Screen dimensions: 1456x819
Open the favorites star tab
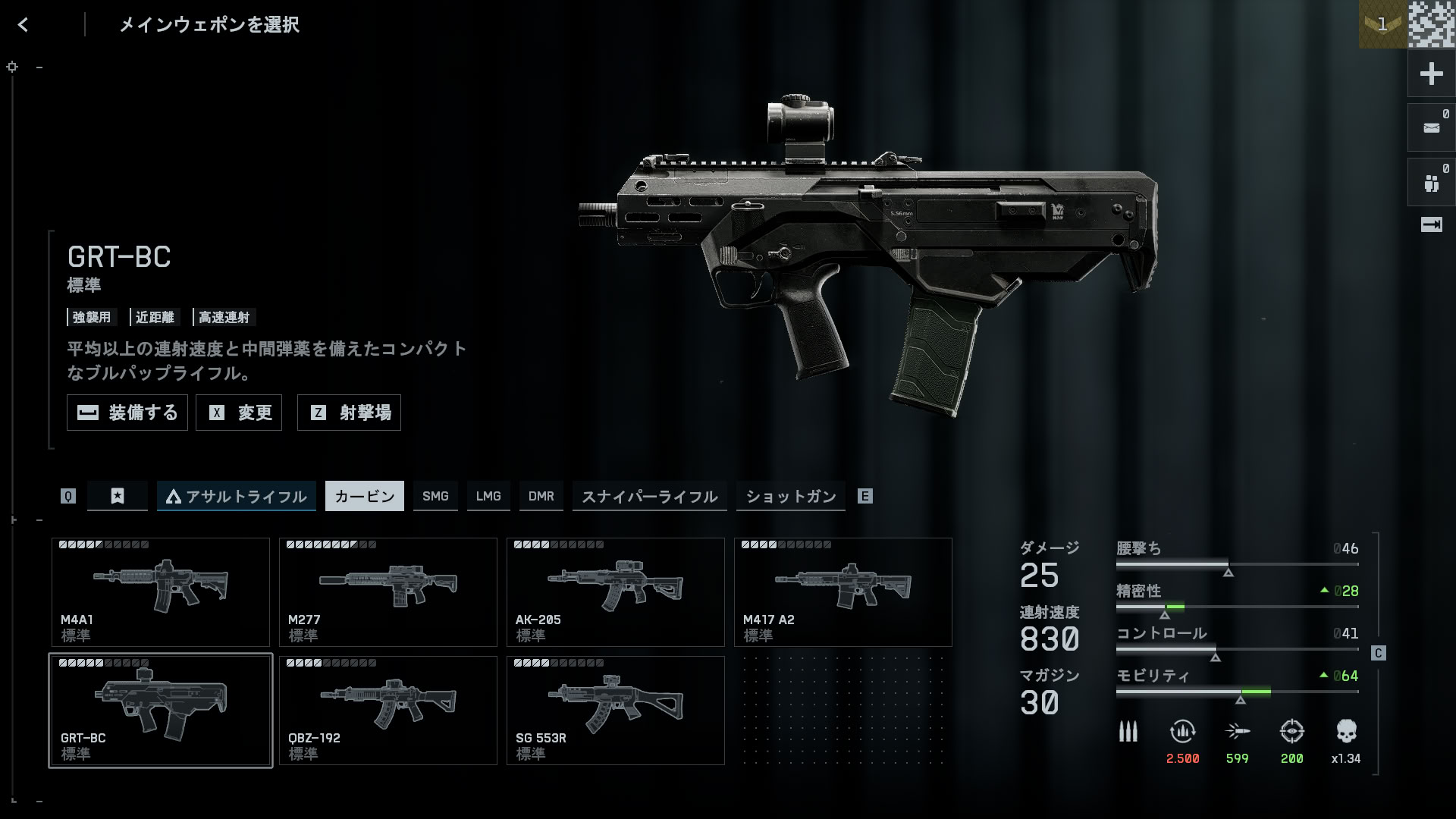tap(118, 496)
